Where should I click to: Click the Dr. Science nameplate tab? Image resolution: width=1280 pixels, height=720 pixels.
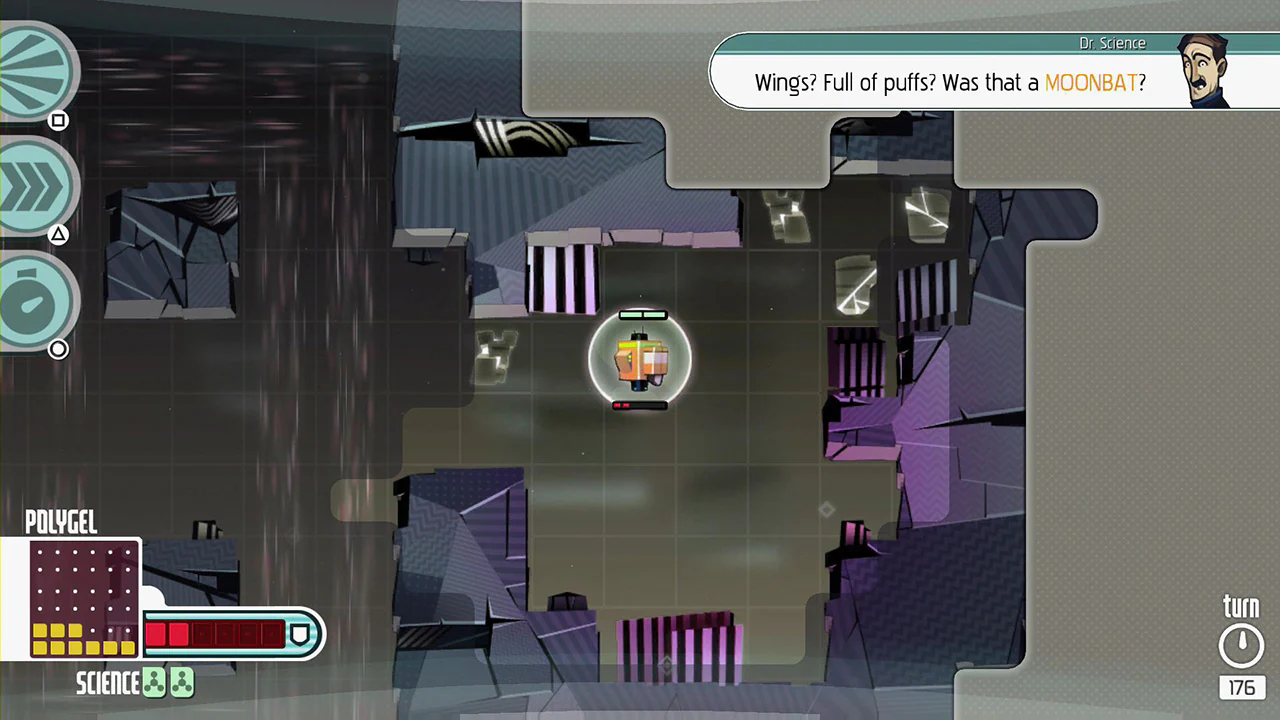[1112, 43]
